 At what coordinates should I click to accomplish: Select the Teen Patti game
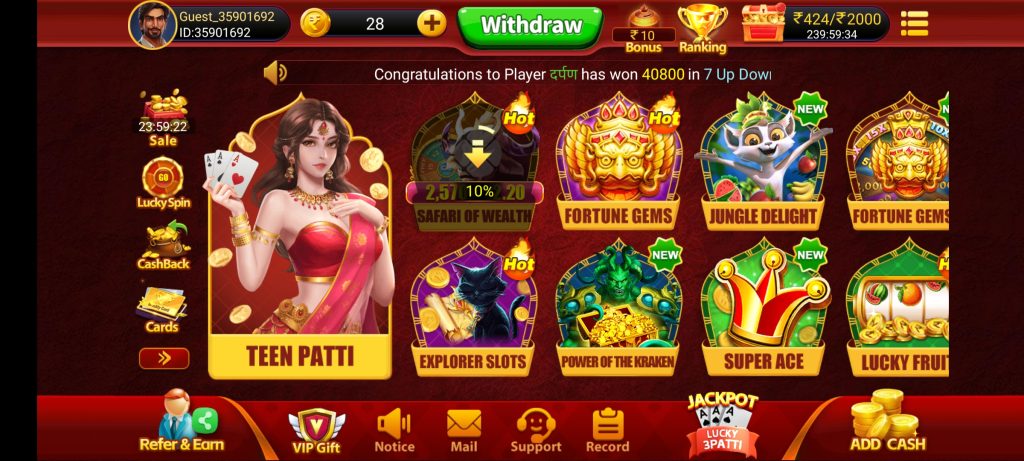[299, 240]
